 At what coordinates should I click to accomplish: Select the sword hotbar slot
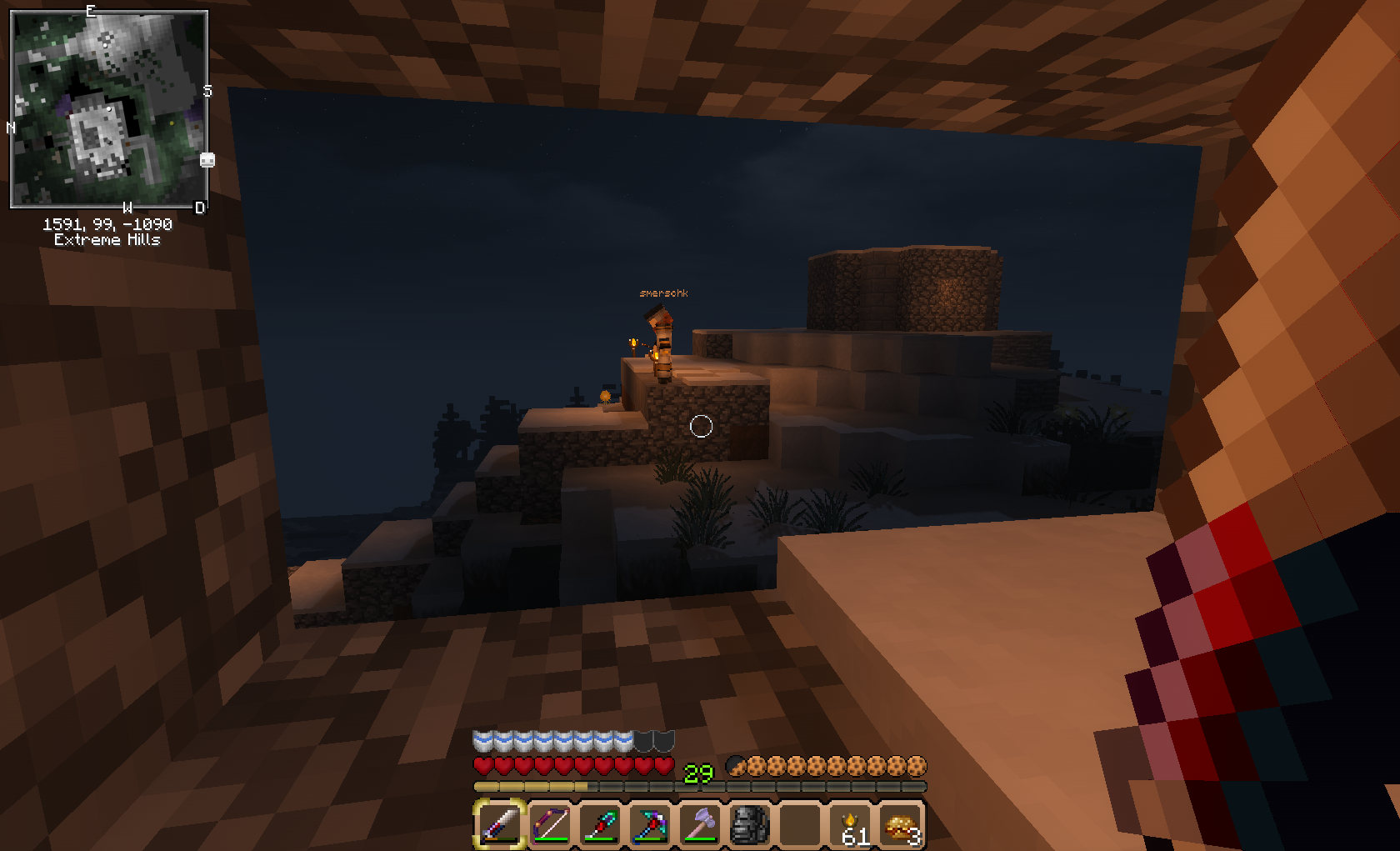pyautogui.click(x=500, y=824)
